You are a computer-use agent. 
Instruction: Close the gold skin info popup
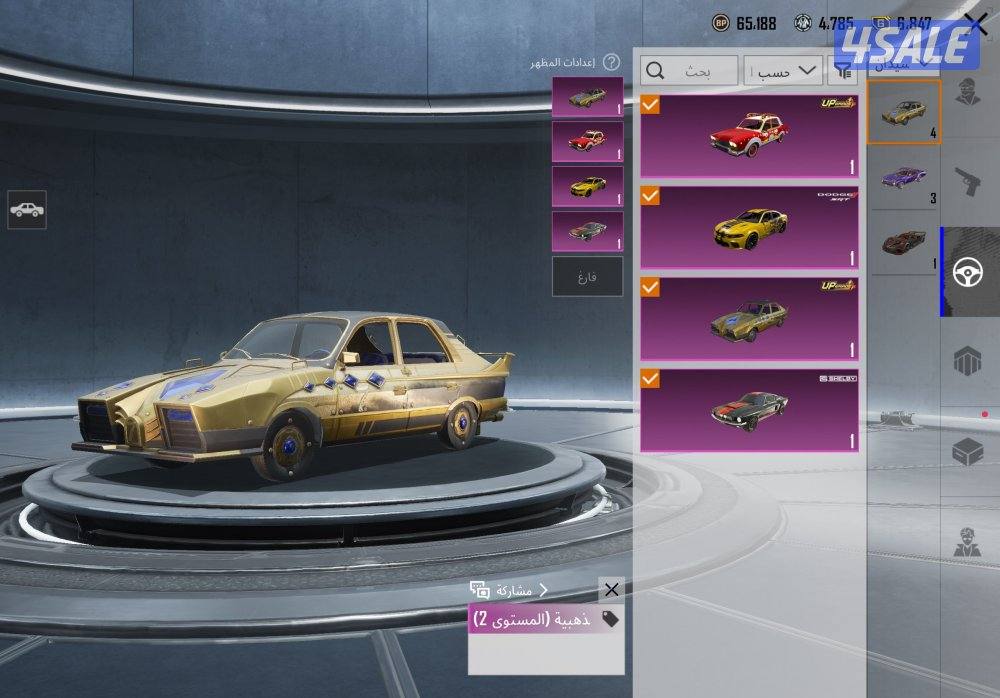pos(612,590)
